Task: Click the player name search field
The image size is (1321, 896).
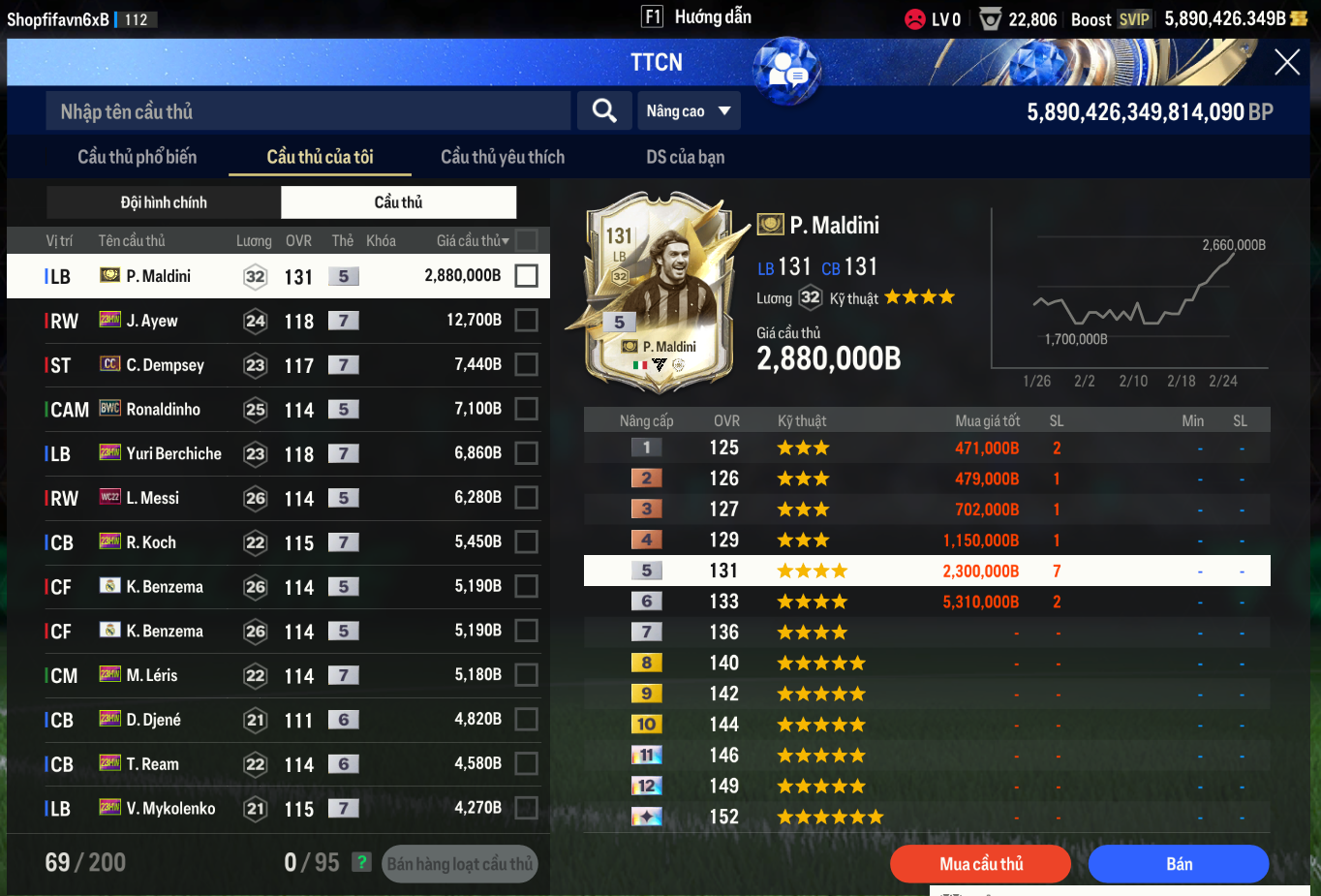Action: tap(308, 111)
